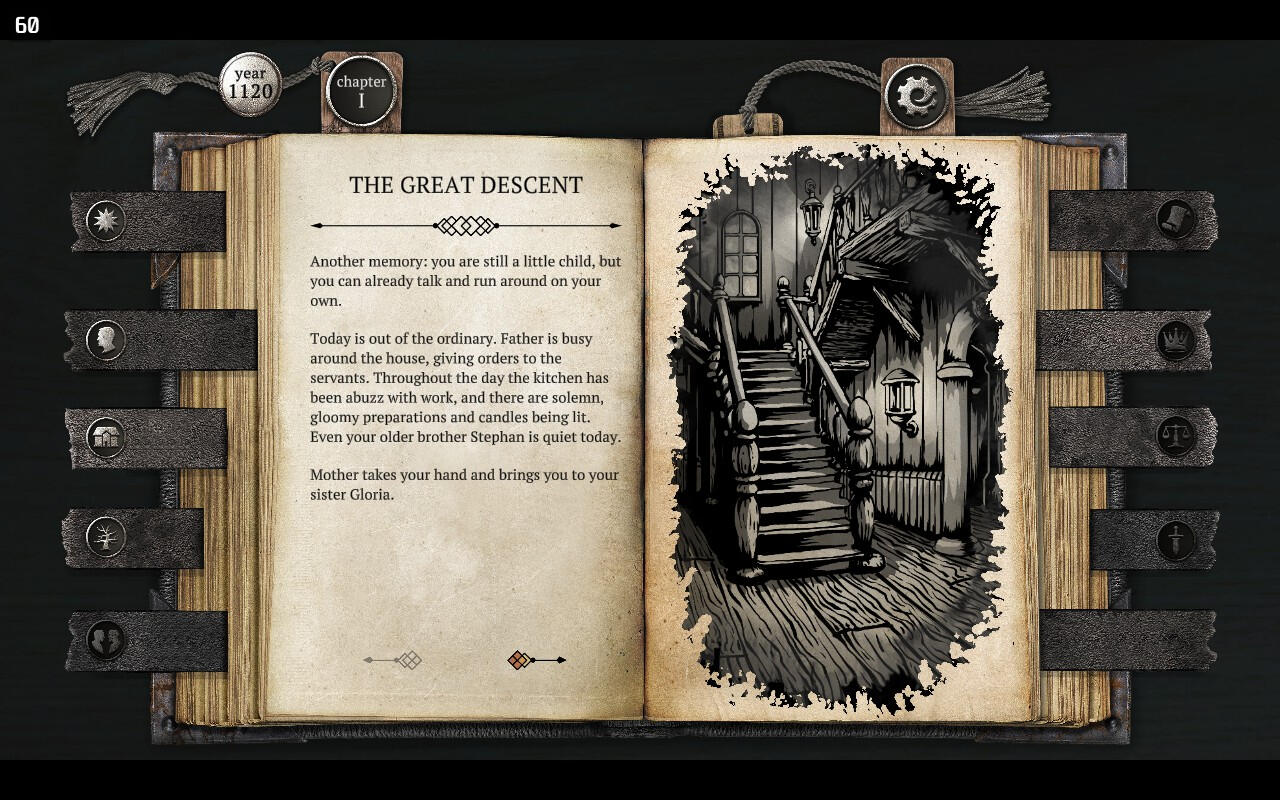
Task: Switch to the sword bookmark tab
Action: pos(1176,540)
